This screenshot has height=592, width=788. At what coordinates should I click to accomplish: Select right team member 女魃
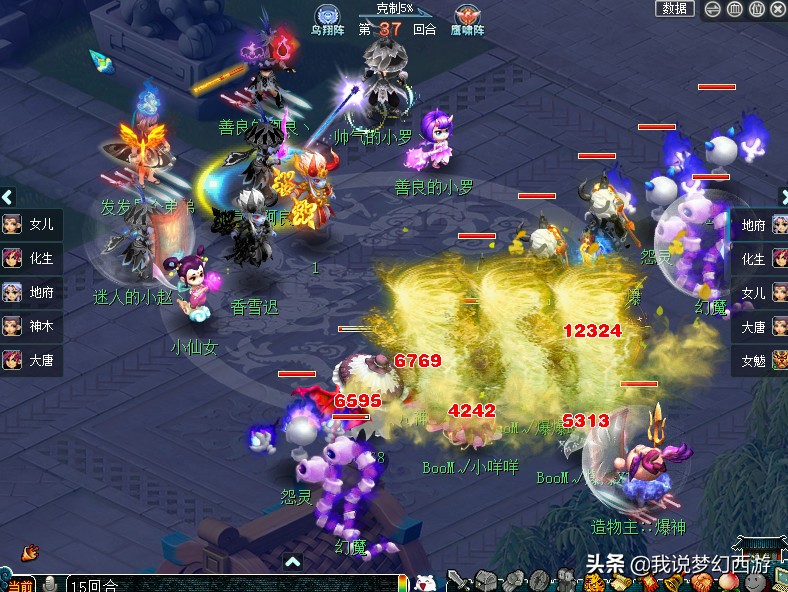(x=756, y=360)
